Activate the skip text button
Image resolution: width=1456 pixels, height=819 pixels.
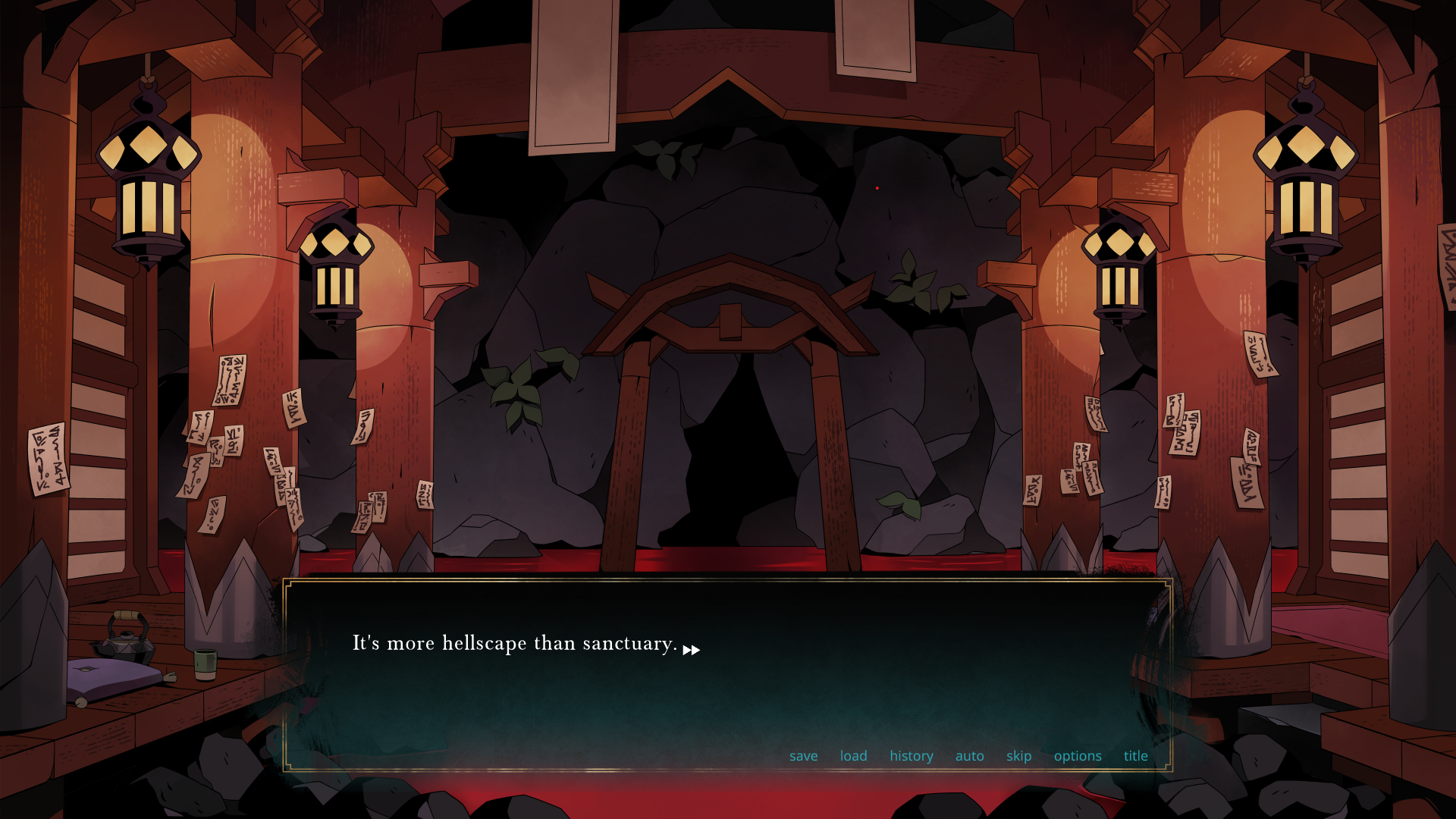tap(1018, 756)
